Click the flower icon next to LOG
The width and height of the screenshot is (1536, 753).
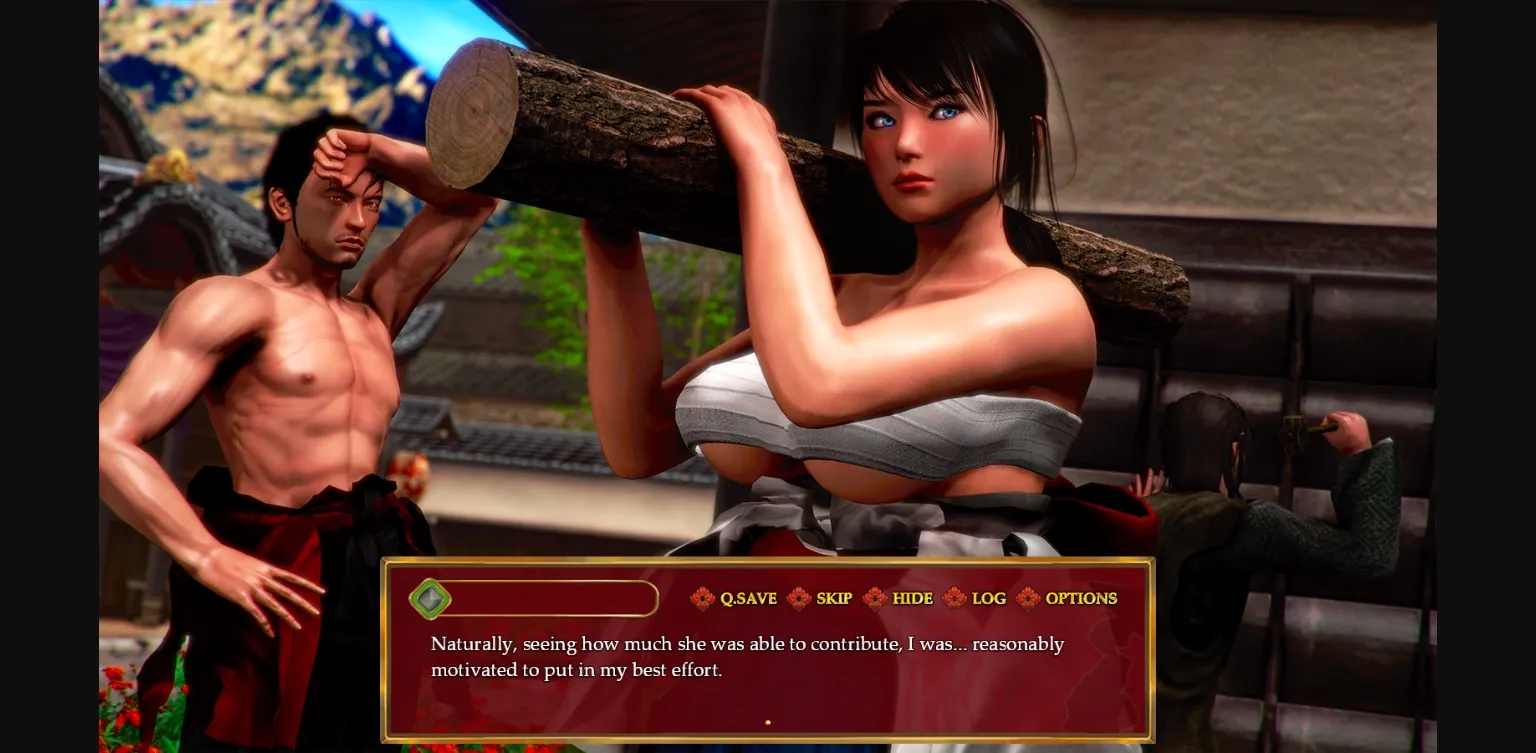[952, 598]
